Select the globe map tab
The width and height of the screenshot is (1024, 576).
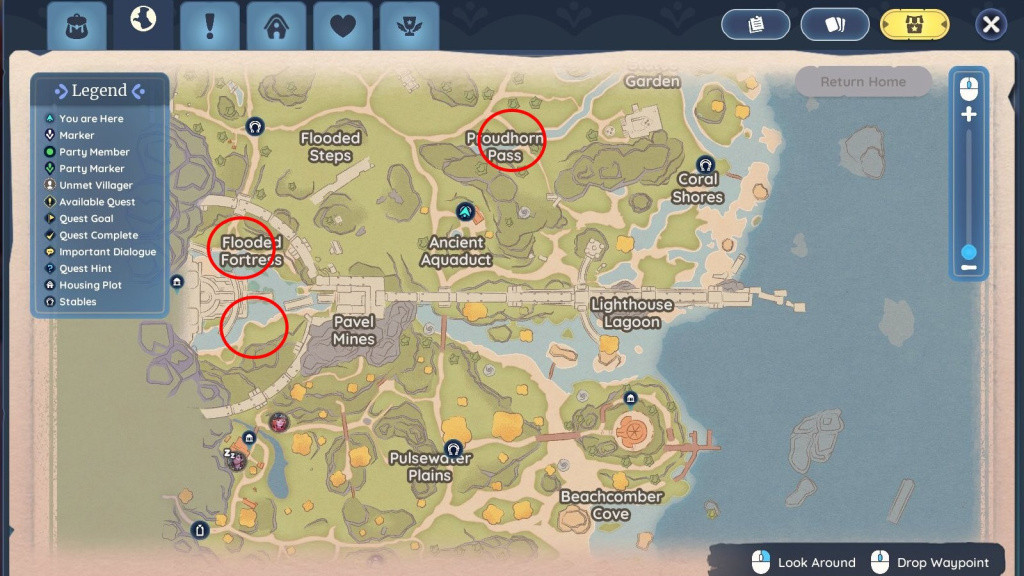click(x=143, y=22)
